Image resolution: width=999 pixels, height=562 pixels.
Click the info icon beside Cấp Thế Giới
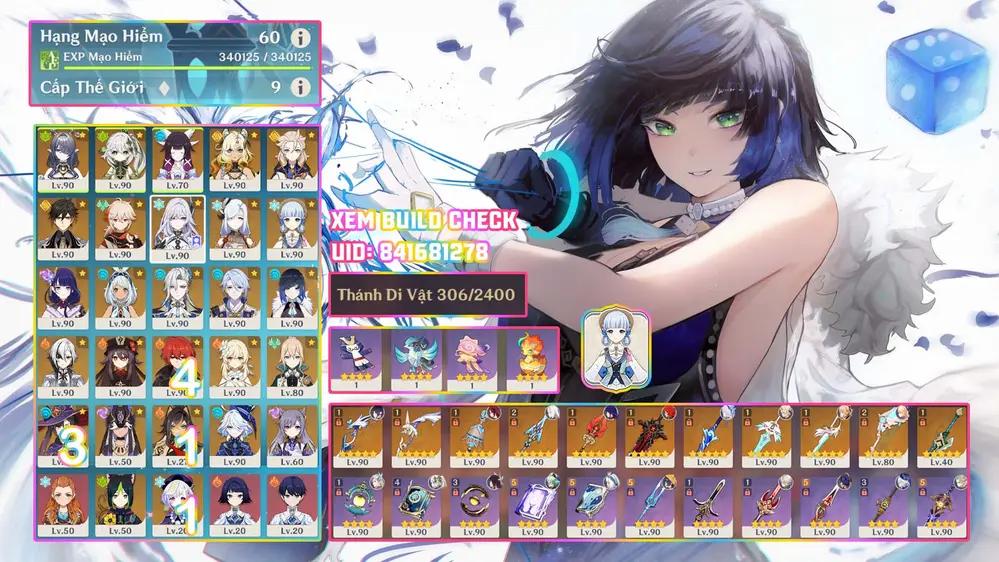(x=299, y=87)
